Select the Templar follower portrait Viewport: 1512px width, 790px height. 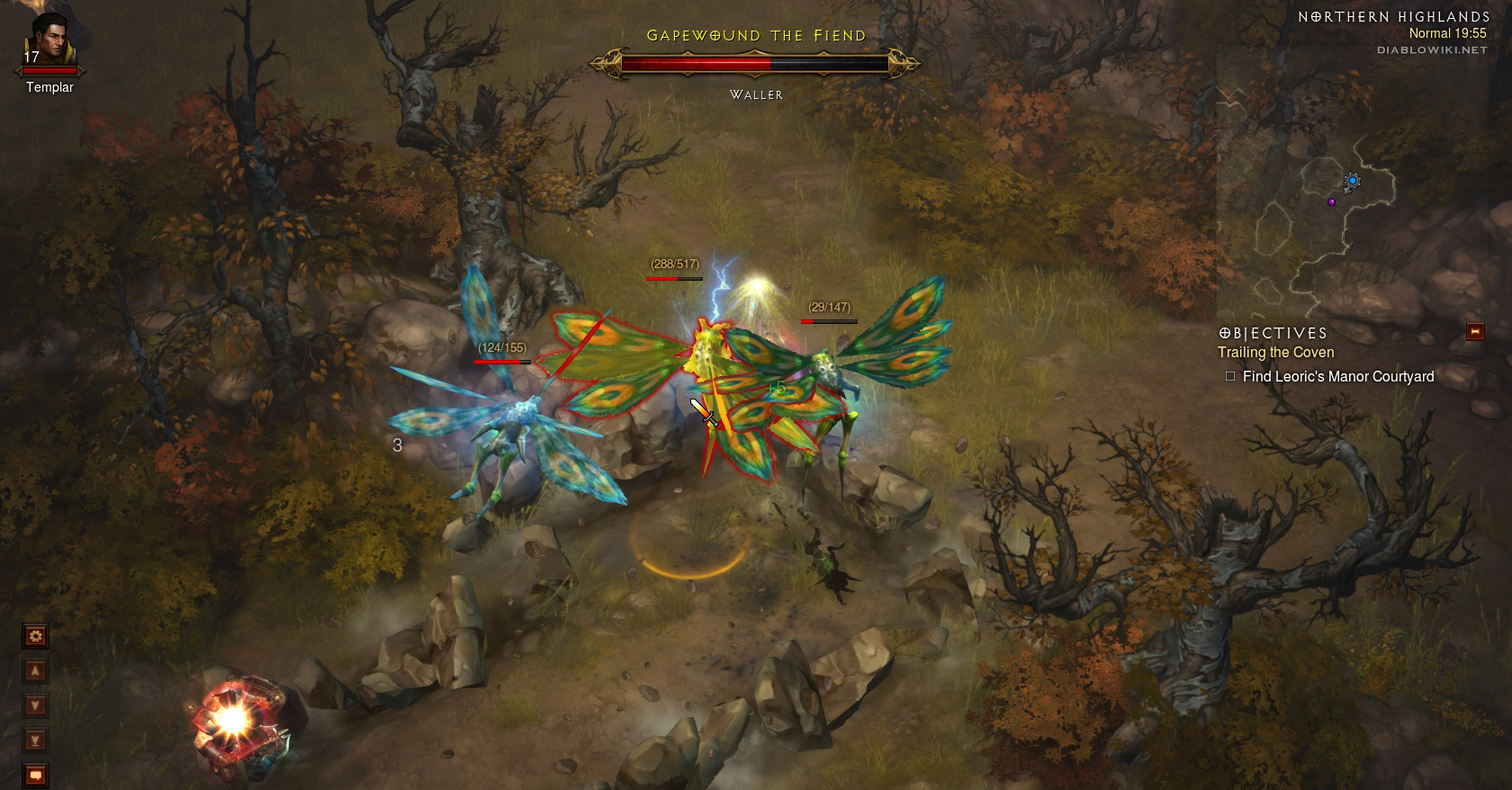49,40
